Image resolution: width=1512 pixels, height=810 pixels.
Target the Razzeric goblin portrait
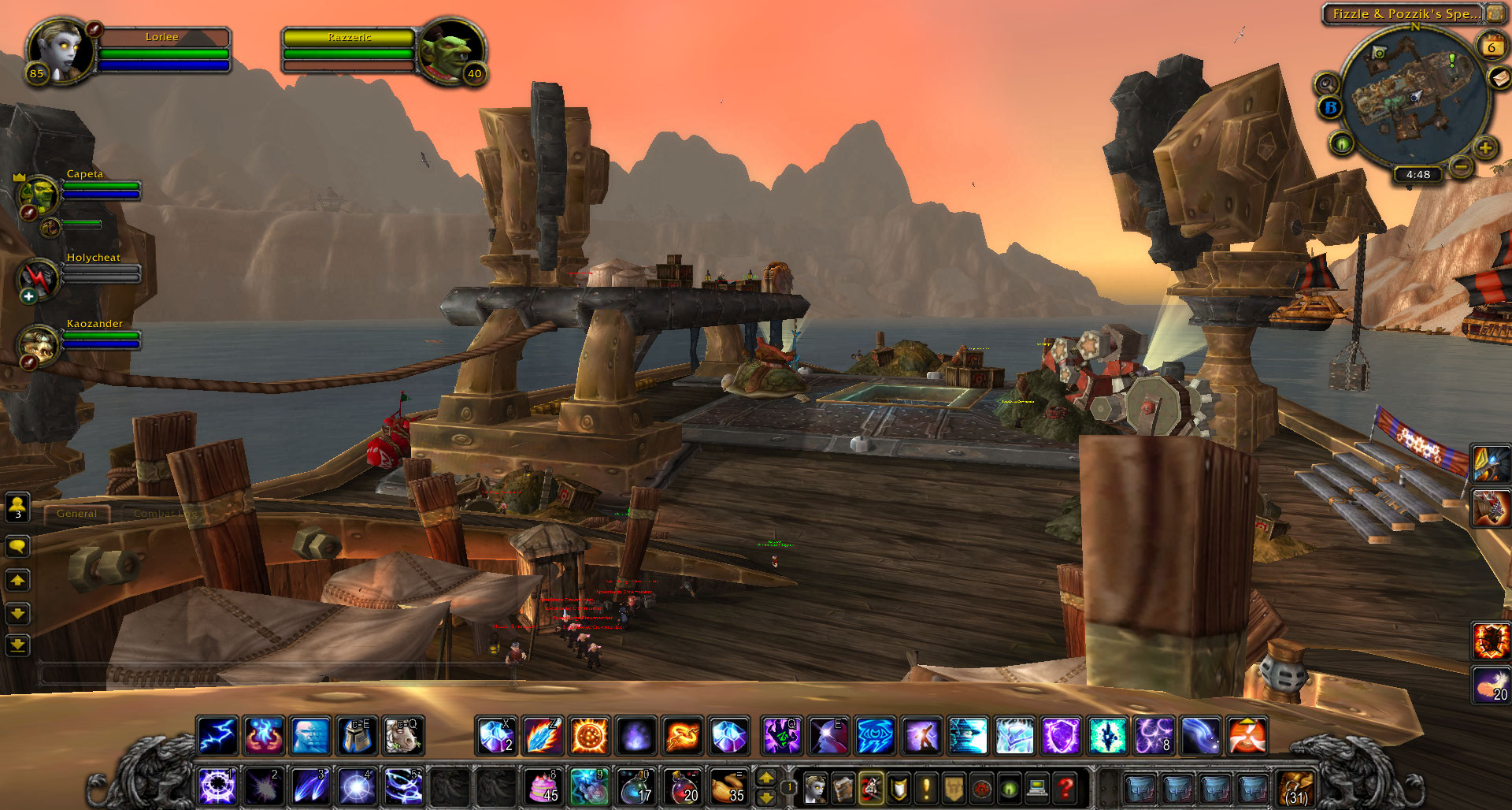(x=450, y=50)
